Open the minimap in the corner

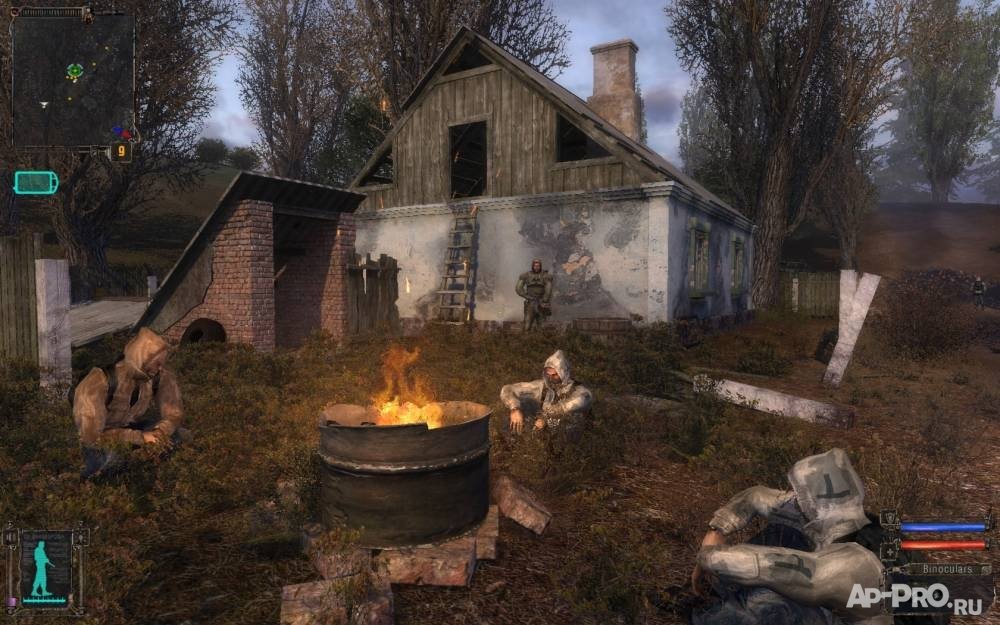pos(73,78)
